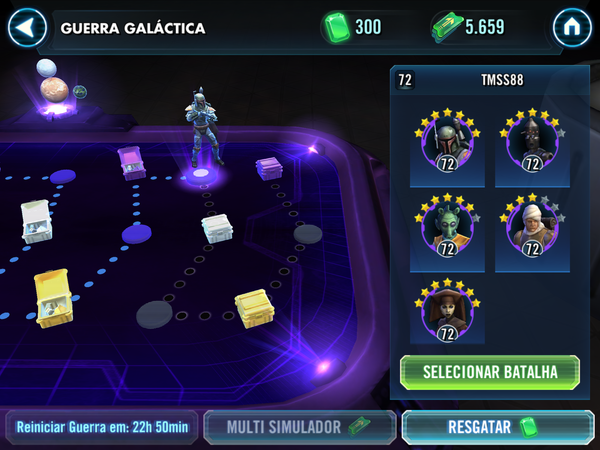The height and width of the screenshot is (450, 600).
Task: Select the glowing battle node under Boba Fett
Action: [x=200, y=176]
